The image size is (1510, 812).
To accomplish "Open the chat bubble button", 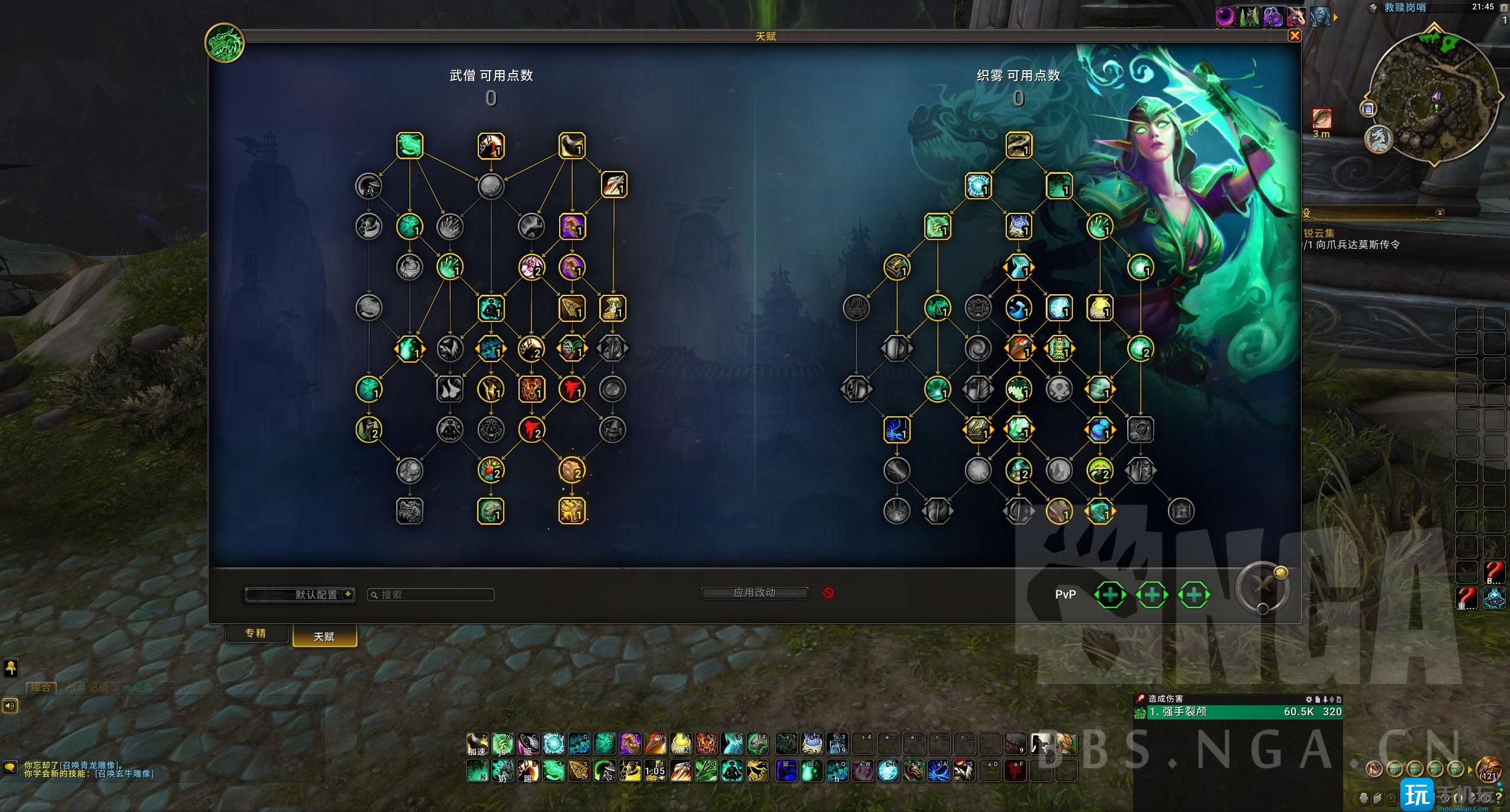I will (10, 767).
